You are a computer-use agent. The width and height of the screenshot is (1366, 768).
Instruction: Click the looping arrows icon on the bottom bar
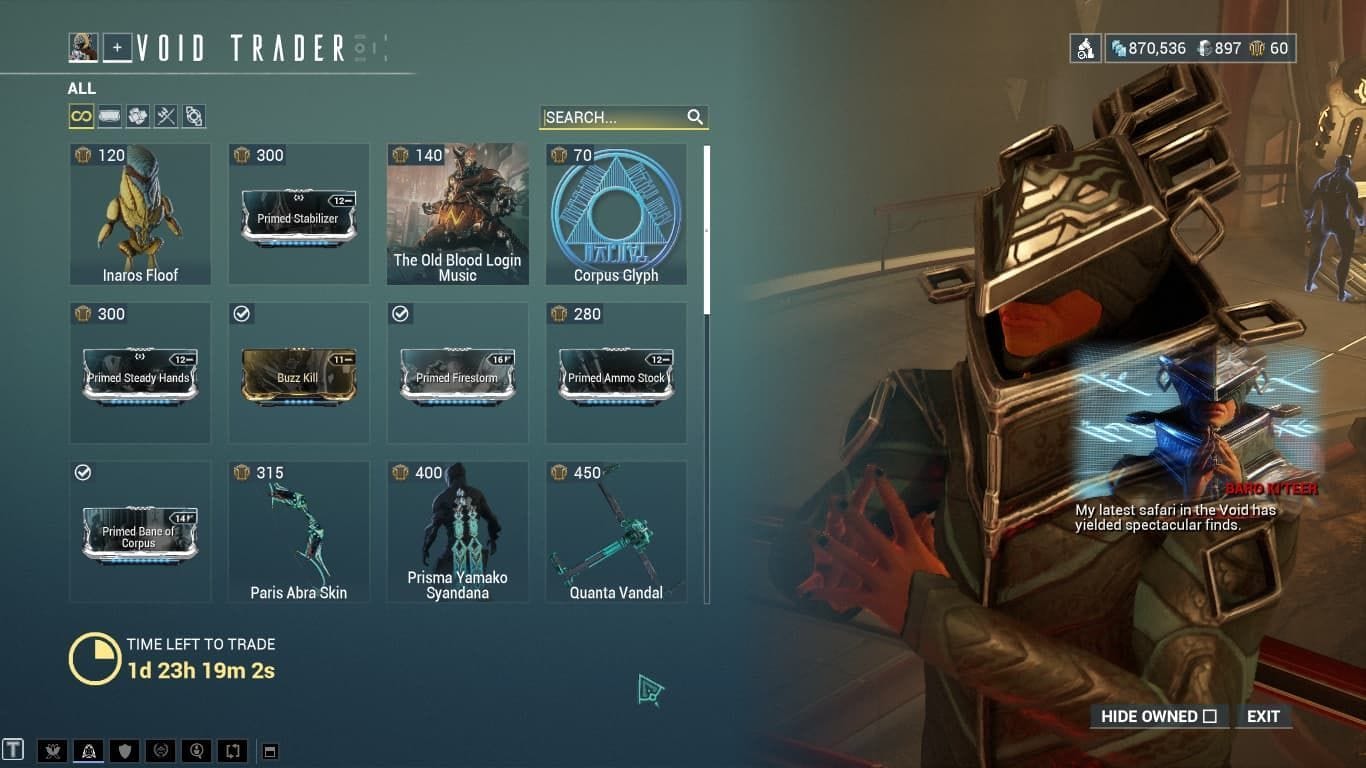(x=232, y=750)
